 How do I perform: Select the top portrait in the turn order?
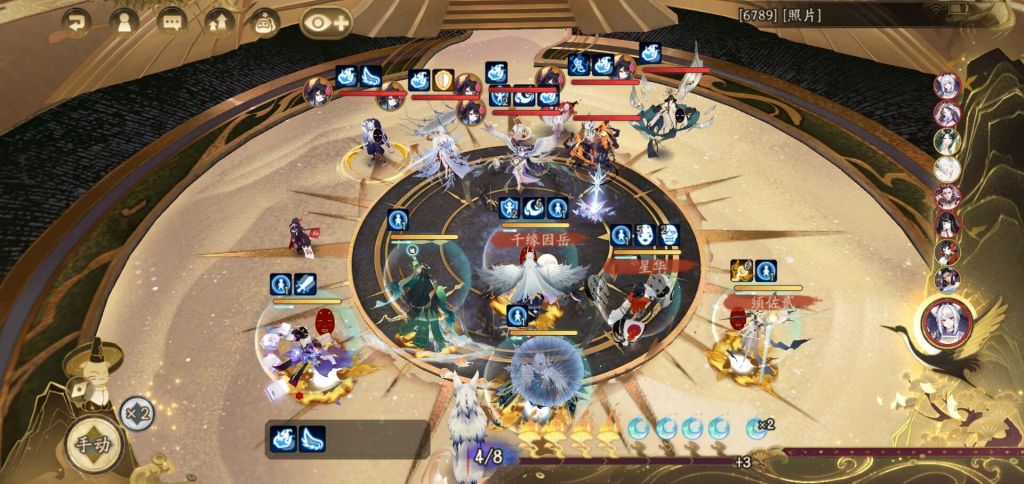tap(947, 86)
